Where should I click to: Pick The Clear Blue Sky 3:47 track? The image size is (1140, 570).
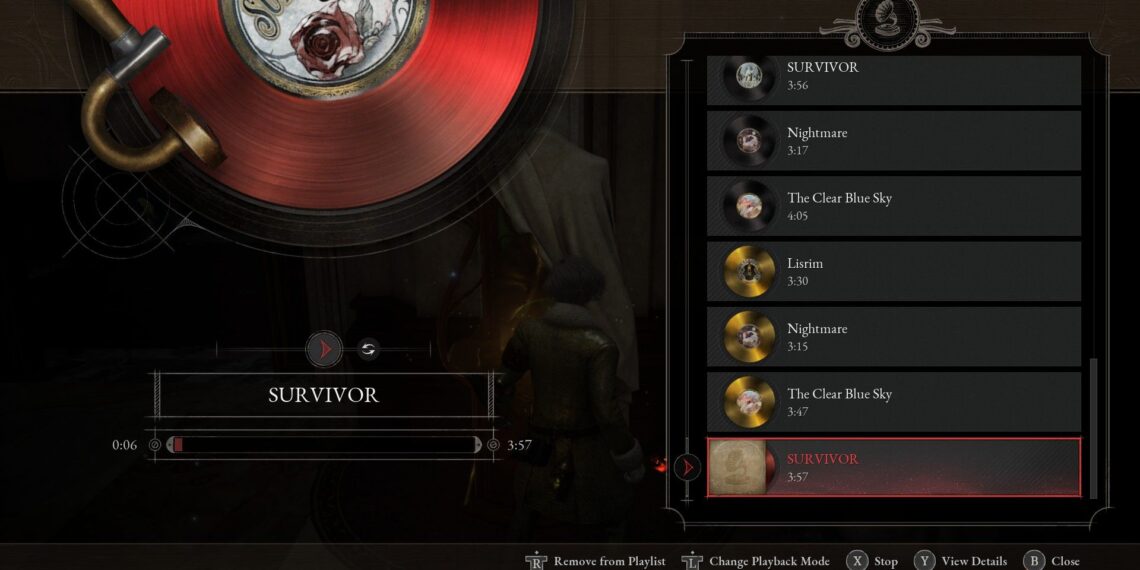point(893,402)
